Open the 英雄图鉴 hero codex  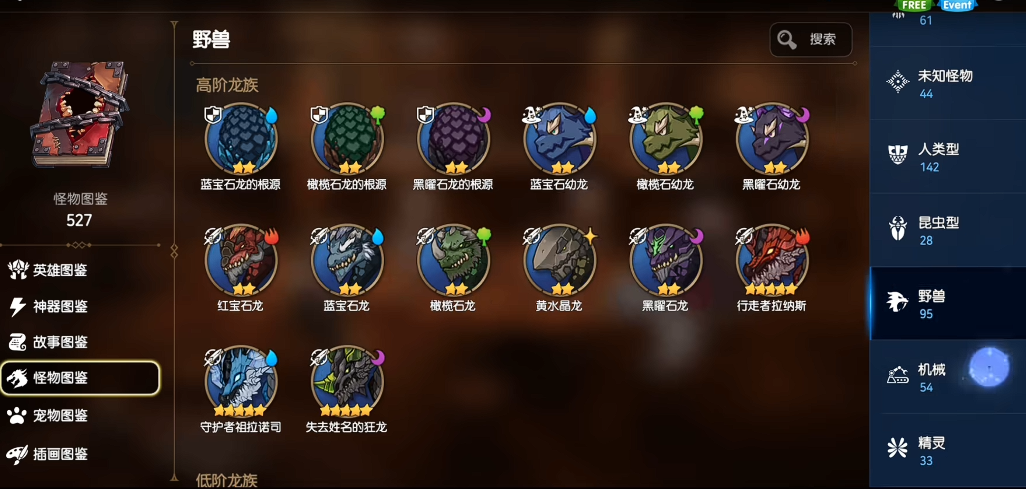click(60, 270)
